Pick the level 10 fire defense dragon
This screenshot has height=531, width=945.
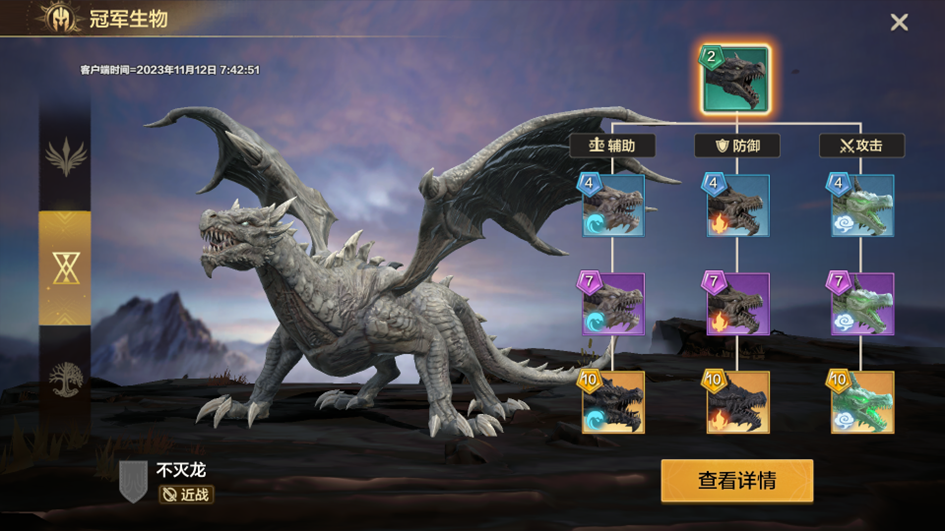pyautogui.click(x=737, y=402)
